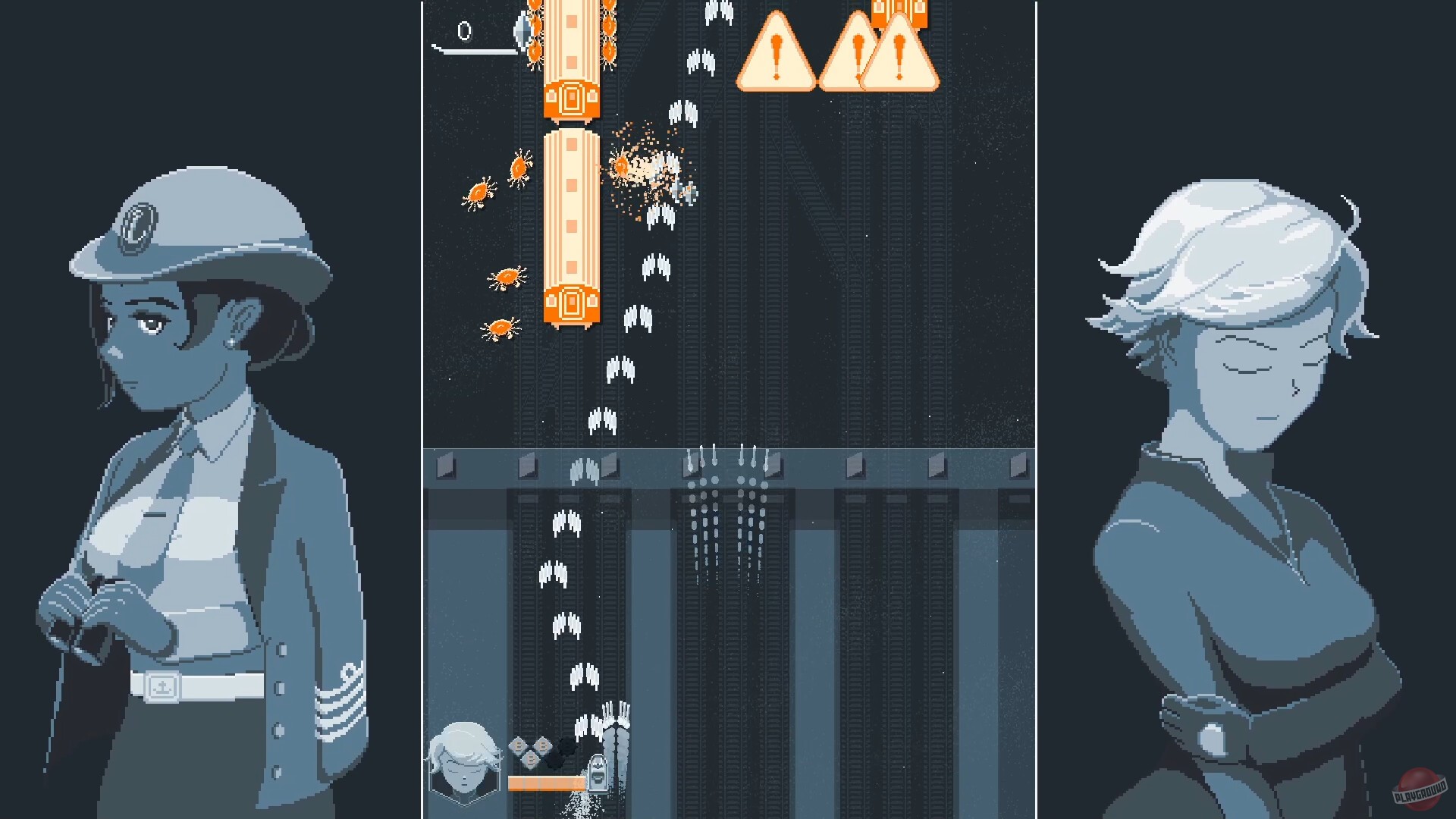The width and height of the screenshot is (1456, 819).
Task: Click the gray blade icon beside the train
Action: tap(522, 30)
